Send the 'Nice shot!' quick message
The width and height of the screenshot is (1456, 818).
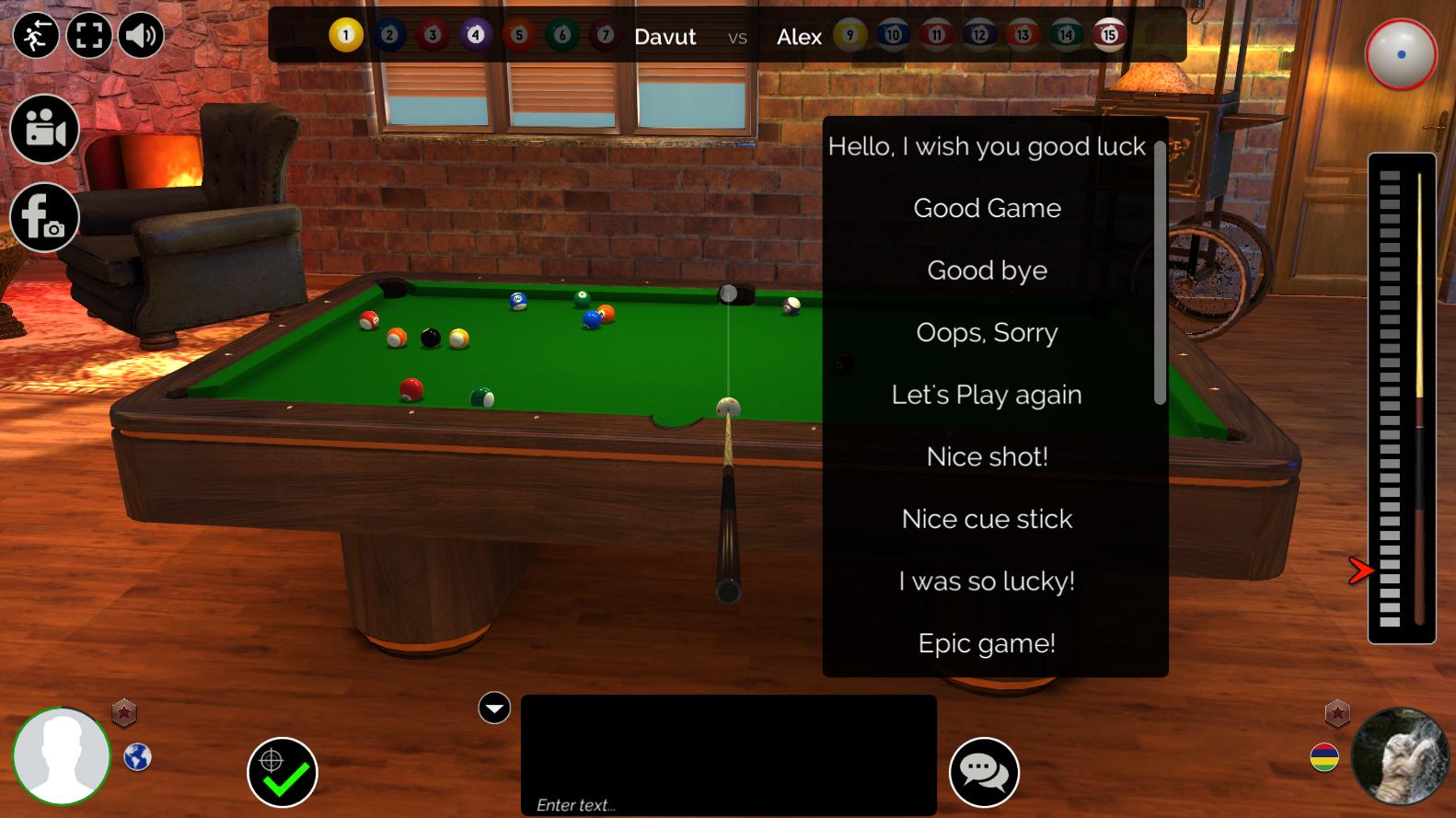click(x=986, y=456)
